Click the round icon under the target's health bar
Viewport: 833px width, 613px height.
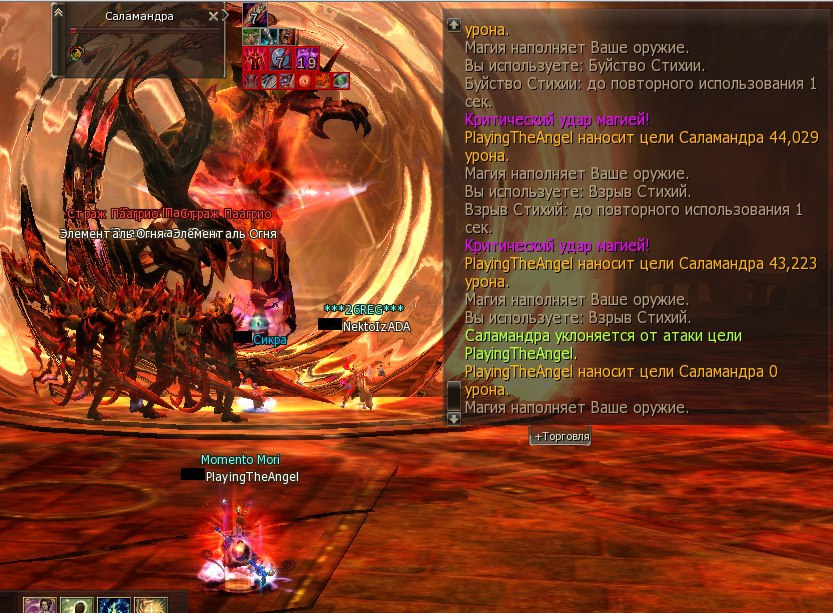(x=77, y=52)
